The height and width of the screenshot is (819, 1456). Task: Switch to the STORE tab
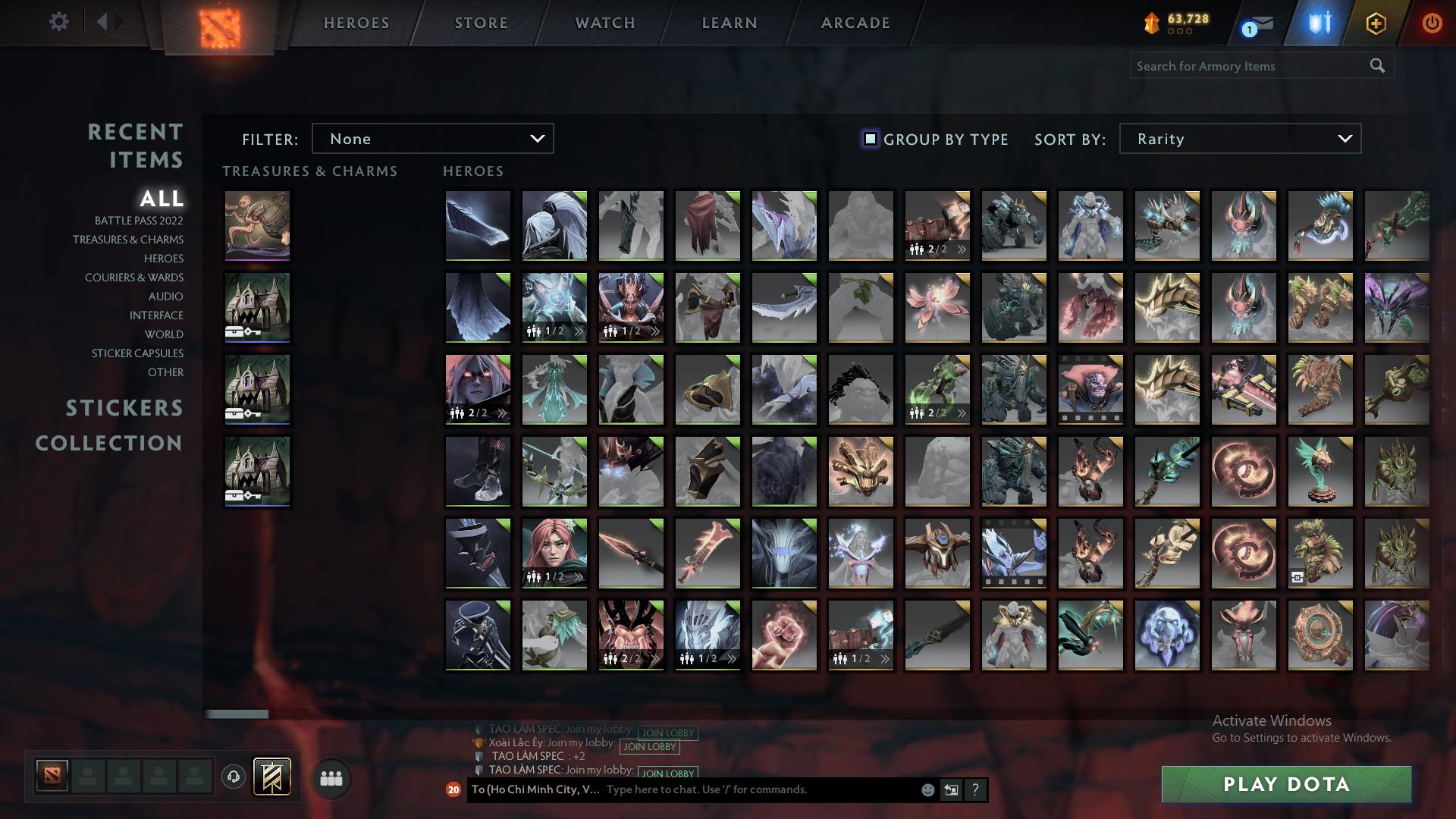click(x=481, y=22)
